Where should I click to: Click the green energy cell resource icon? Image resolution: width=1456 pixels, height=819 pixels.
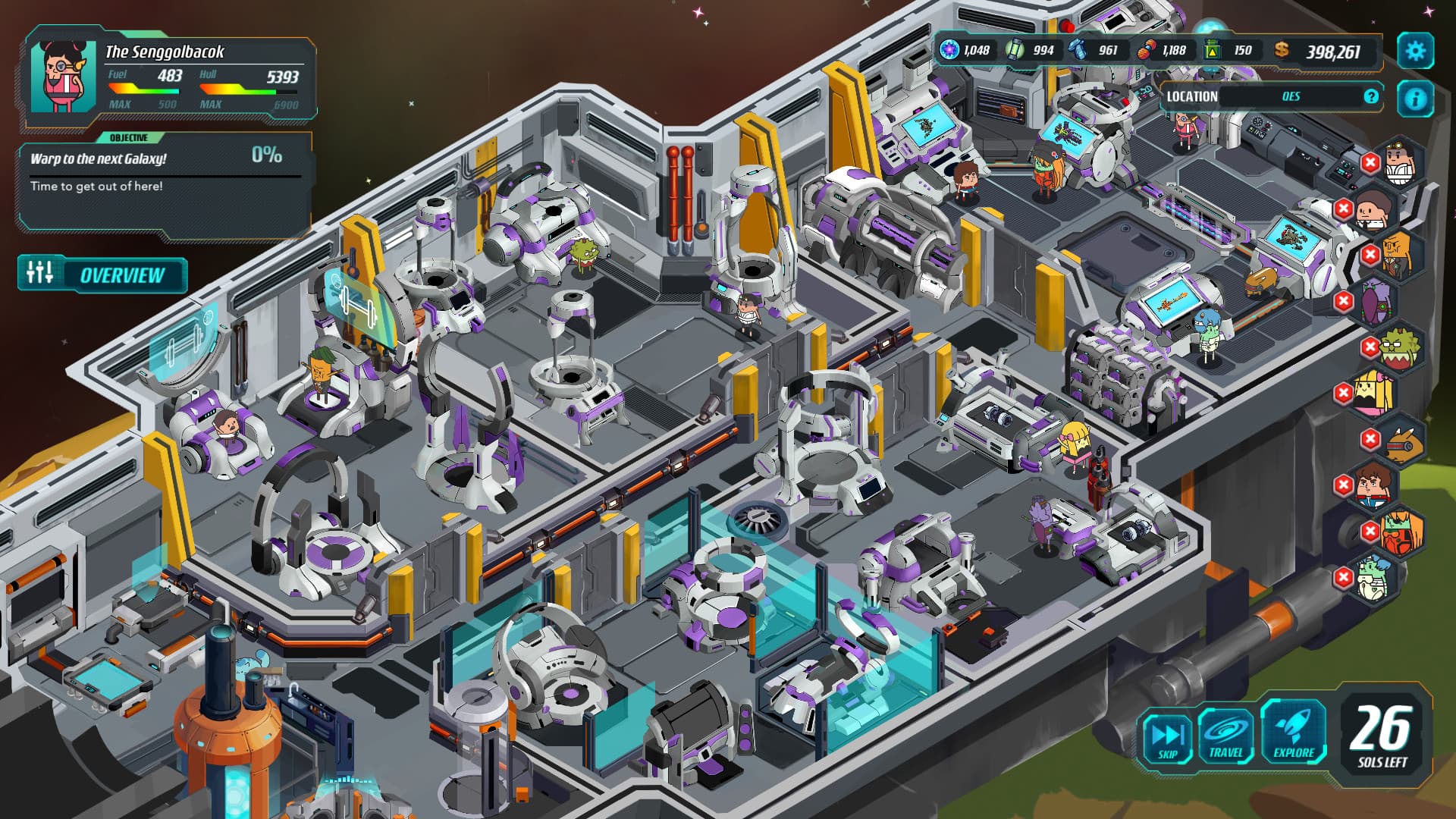1014,50
